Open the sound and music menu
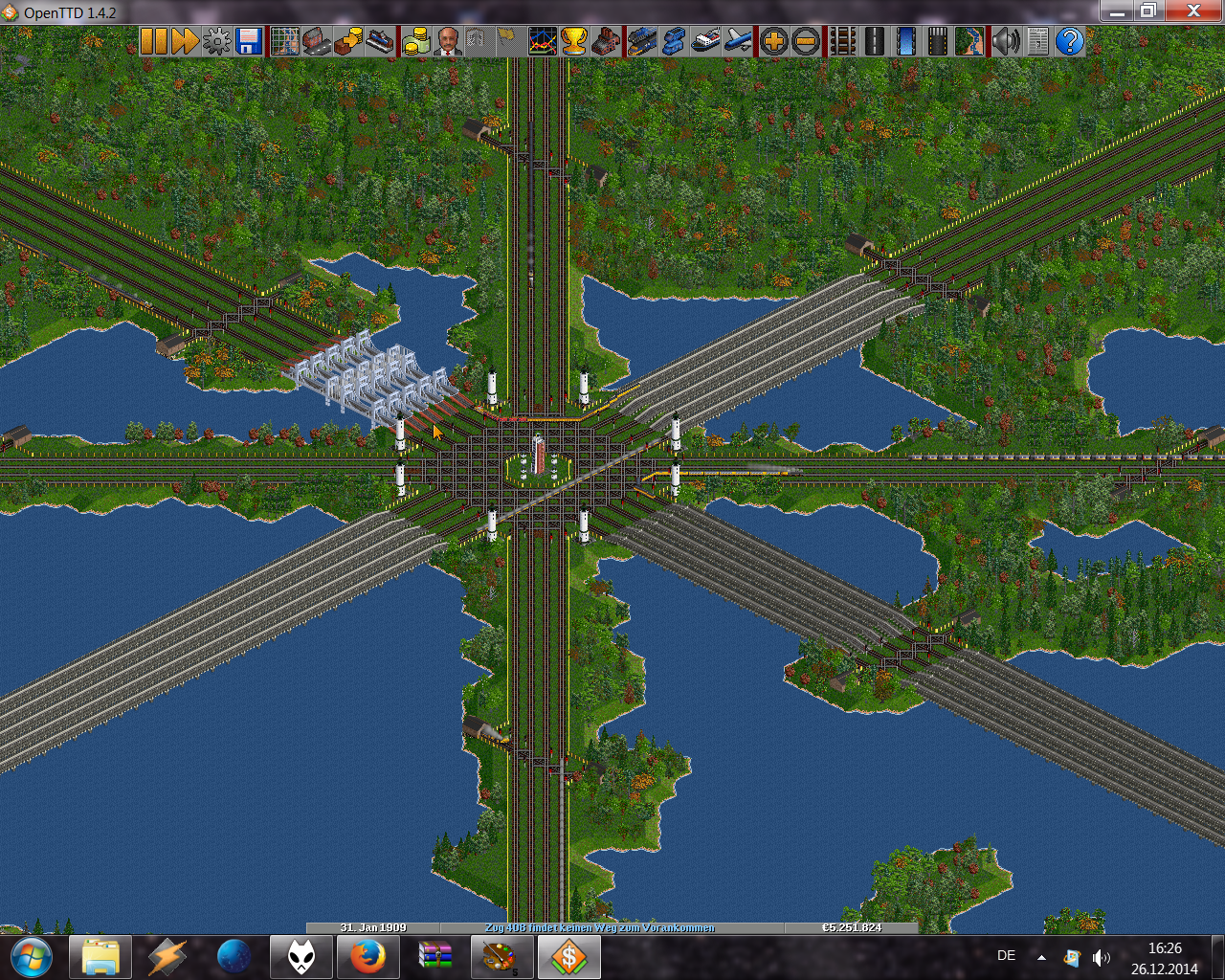This screenshot has width=1225, height=980. click(x=1005, y=41)
